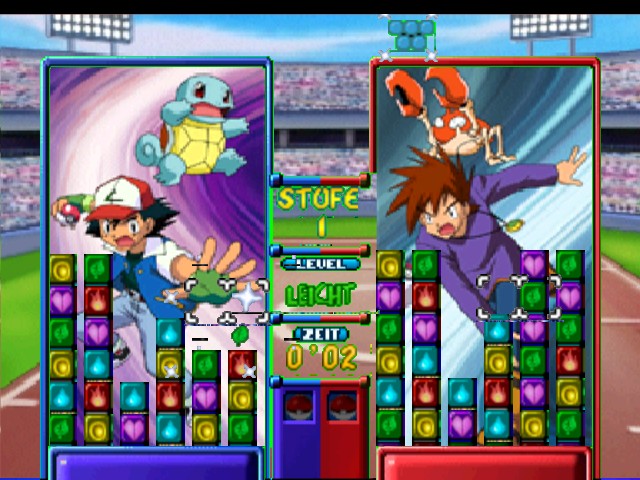Click Ash's white bracket cursor on his board
Screen dimensions: 640x480
tap(226, 301)
